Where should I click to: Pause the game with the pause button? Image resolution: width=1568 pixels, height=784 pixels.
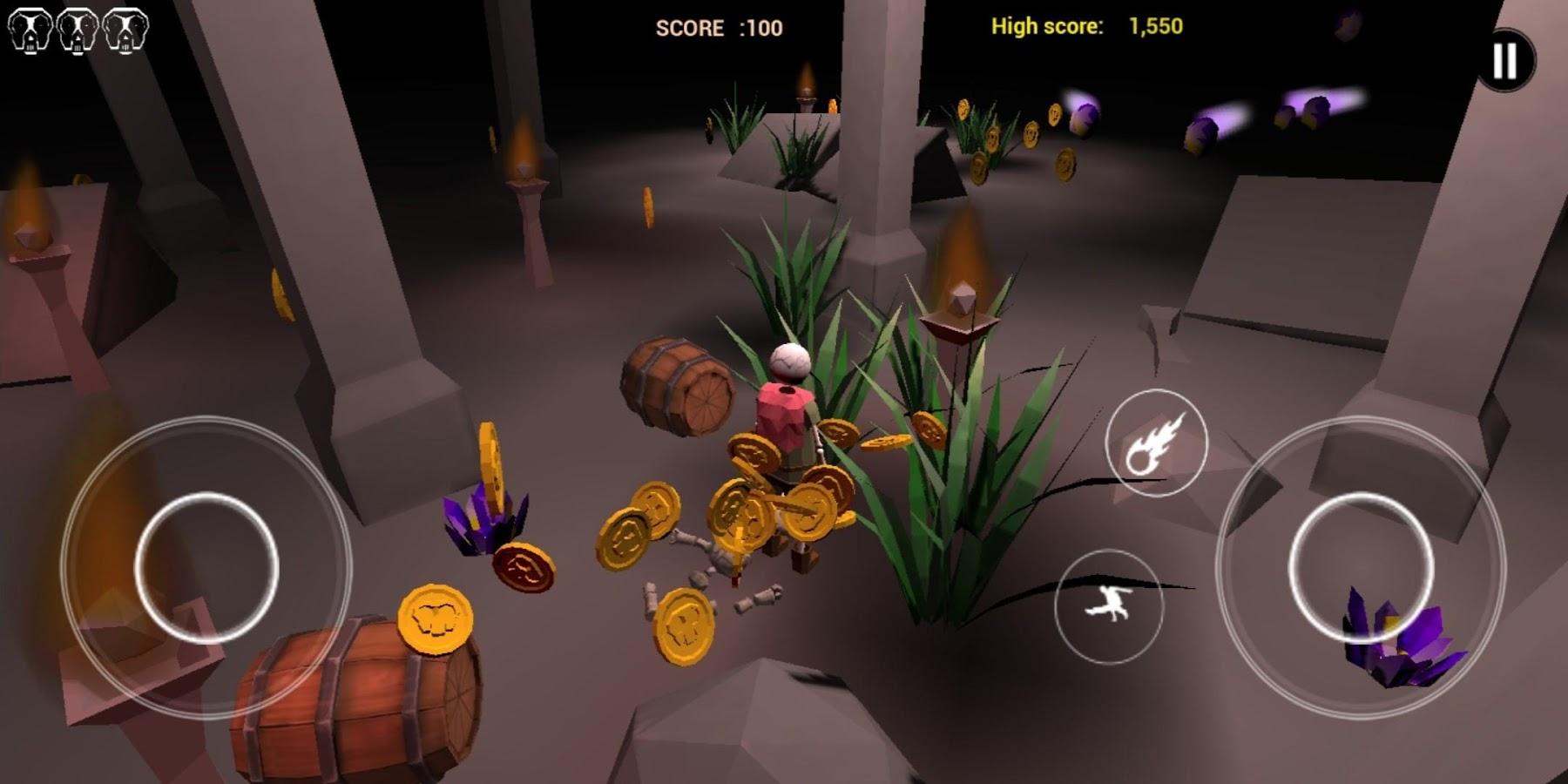1505,60
